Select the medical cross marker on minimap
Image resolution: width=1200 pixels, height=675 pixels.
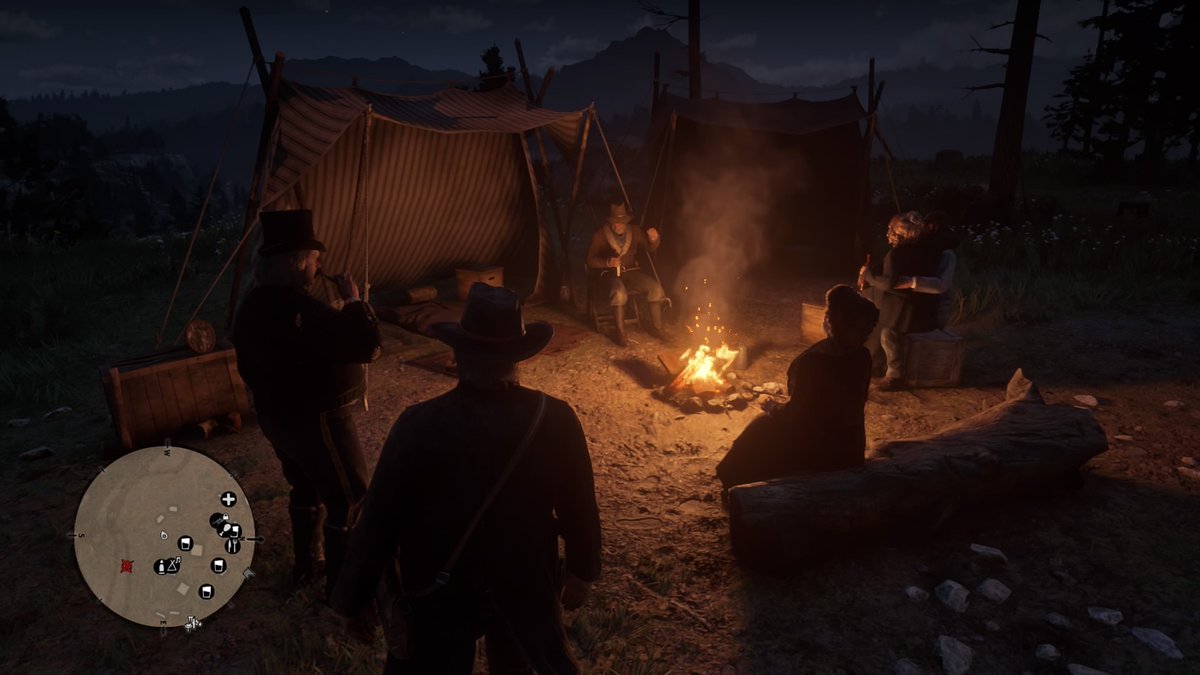[228, 499]
